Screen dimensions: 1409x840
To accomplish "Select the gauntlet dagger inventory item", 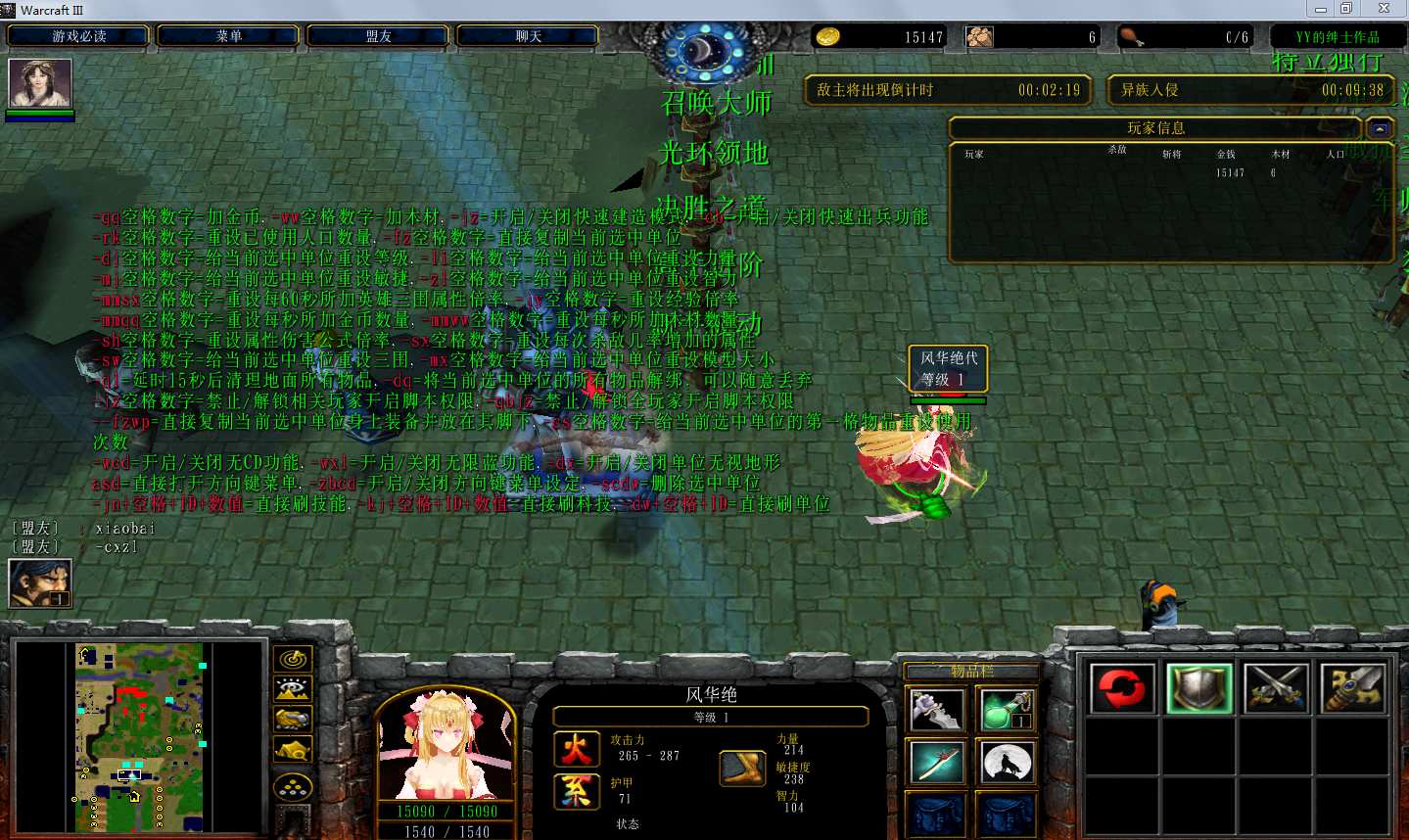I will pyautogui.click(x=936, y=710).
